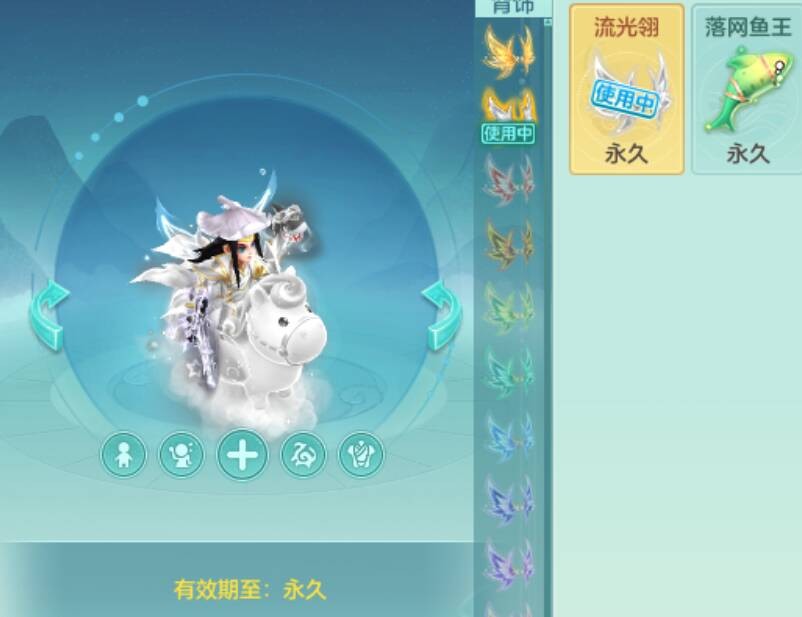The height and width of the screenshot is (617, 802).
Task: Click the waving character icon button
Action: [182, 455]
